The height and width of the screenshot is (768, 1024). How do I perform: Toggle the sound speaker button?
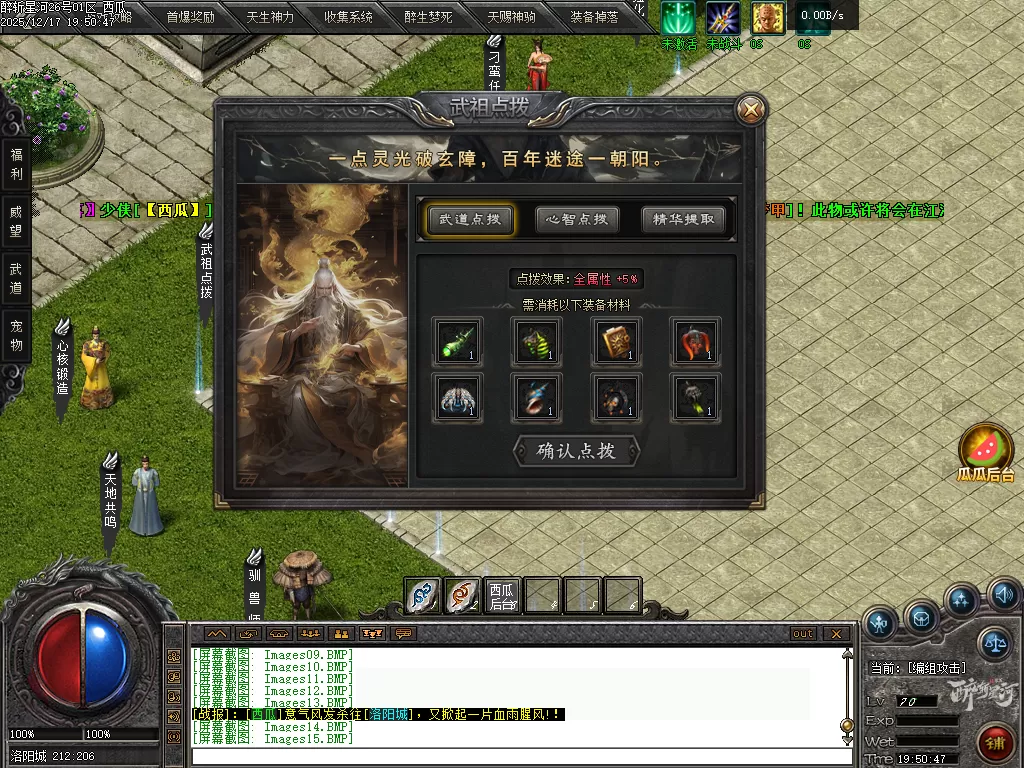(1003, 596)
